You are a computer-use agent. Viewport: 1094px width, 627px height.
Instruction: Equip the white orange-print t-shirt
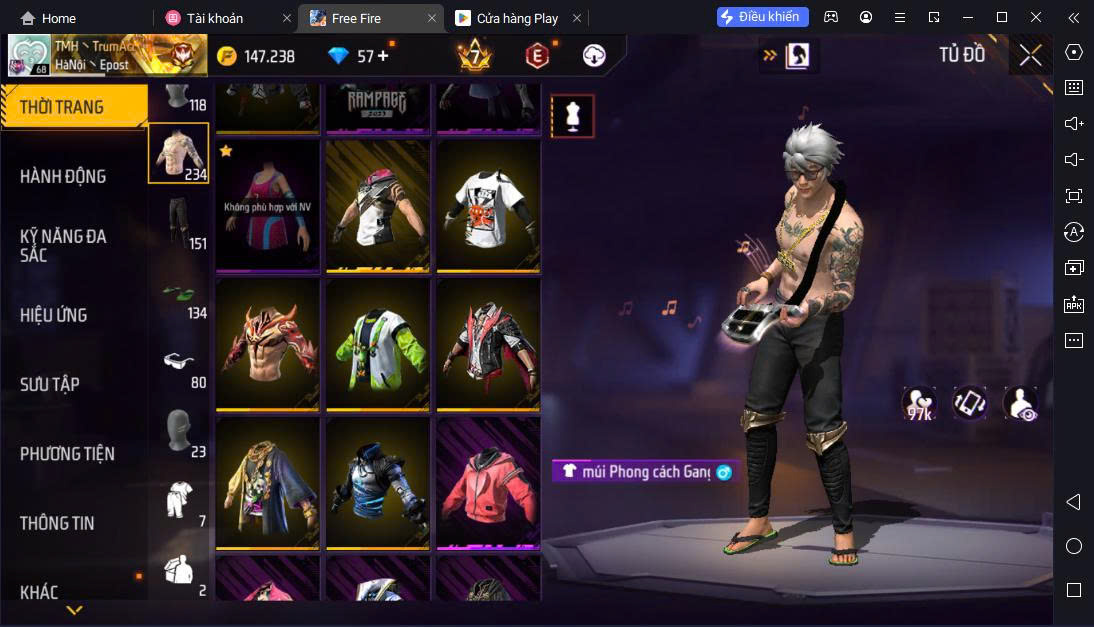pyautogui.click(x=488, y=204)
